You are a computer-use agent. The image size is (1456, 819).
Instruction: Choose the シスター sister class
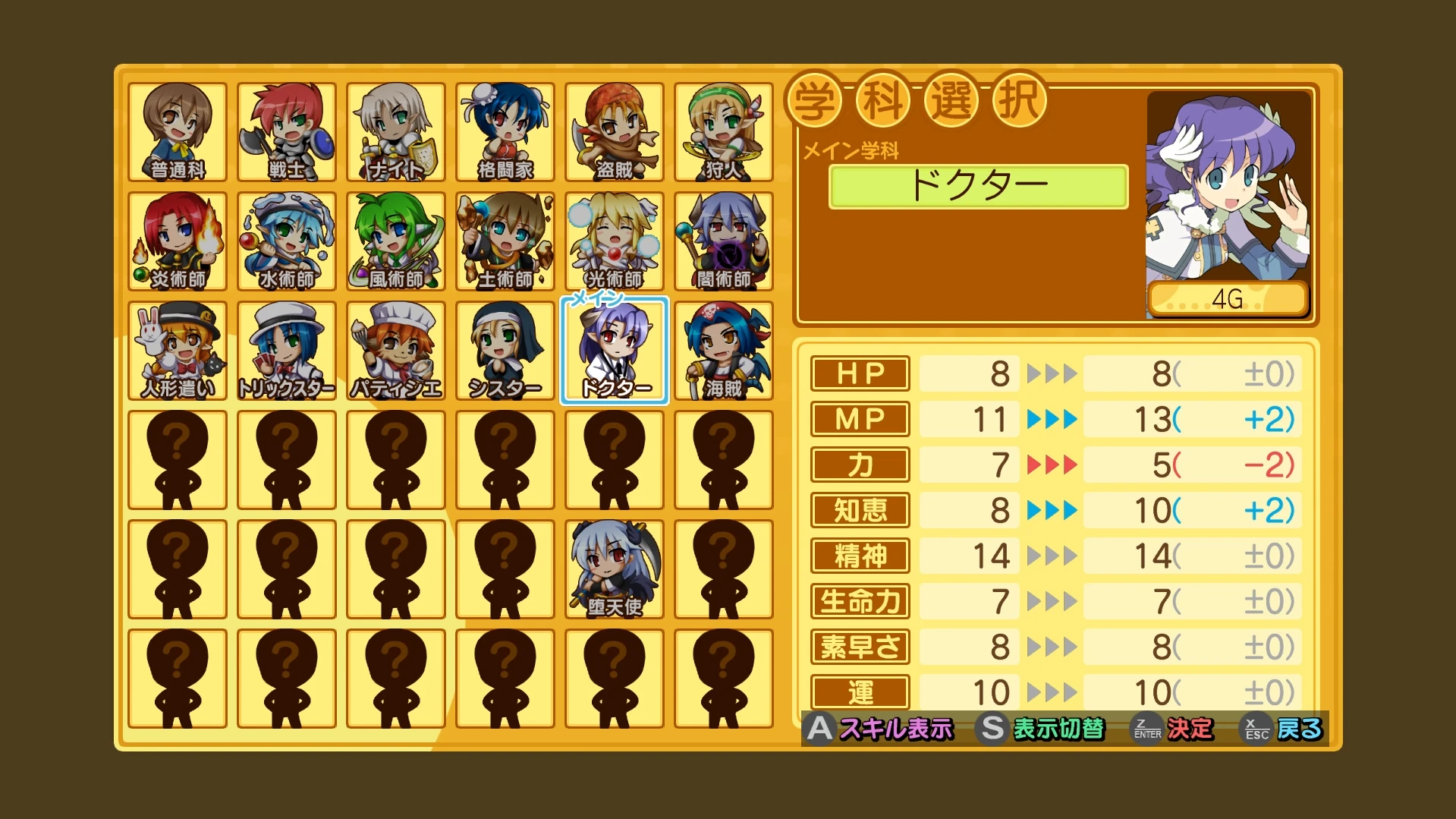(505, 351)
